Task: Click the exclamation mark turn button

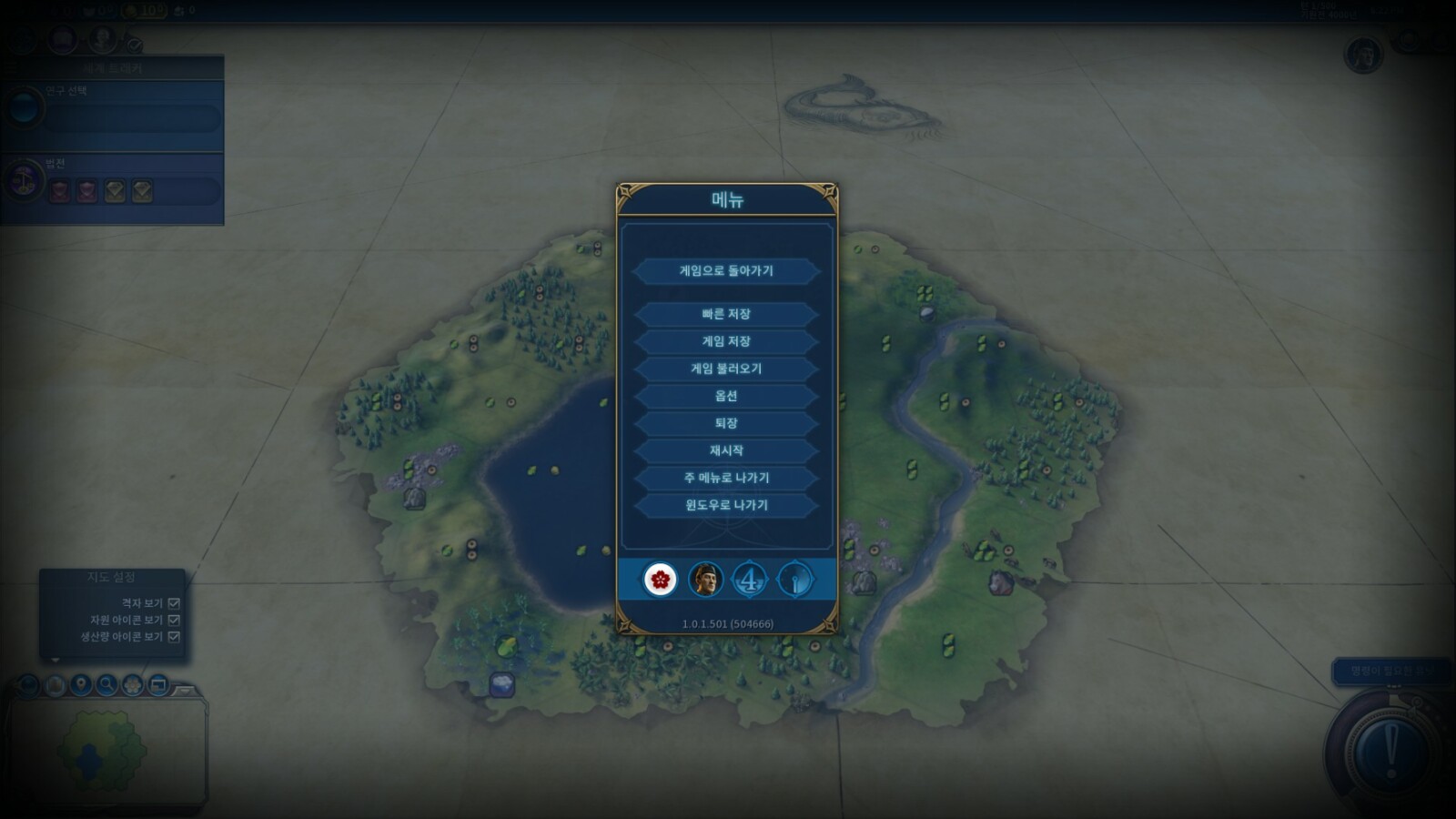Action: [x=1390, y=752]
